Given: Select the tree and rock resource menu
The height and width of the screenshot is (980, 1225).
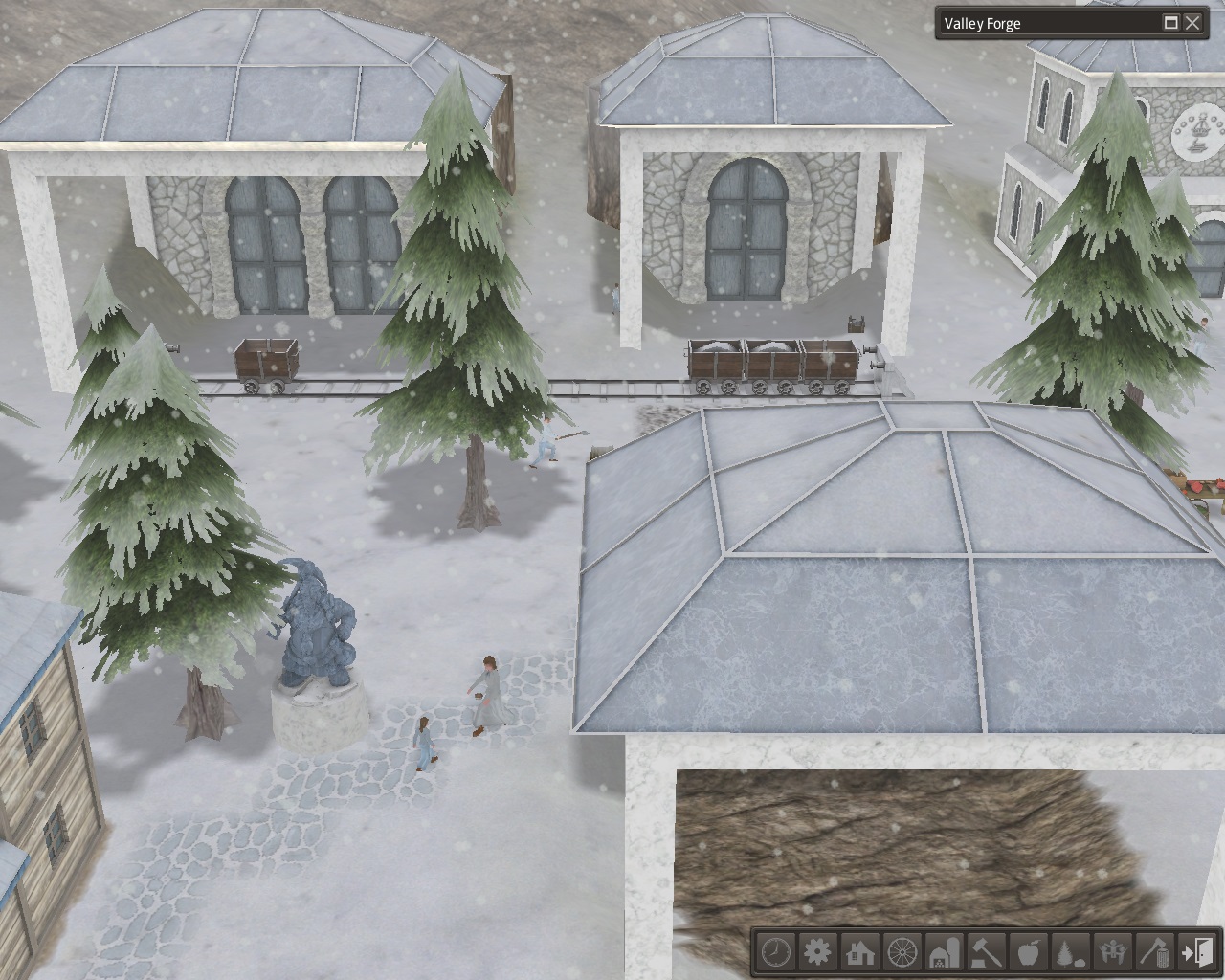Looking at the screenshot, I should click(x=1071, y=952).
